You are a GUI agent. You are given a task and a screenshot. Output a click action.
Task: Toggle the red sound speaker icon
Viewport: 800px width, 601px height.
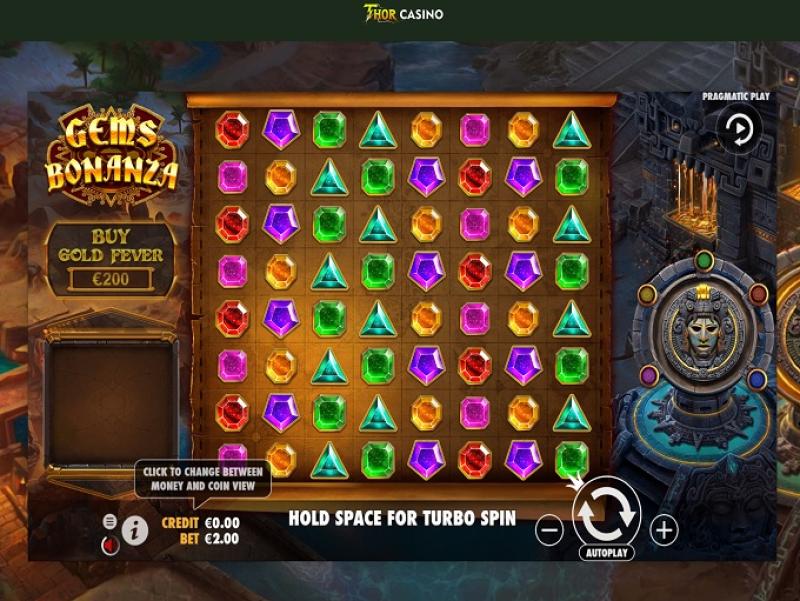tap(110, 543)
